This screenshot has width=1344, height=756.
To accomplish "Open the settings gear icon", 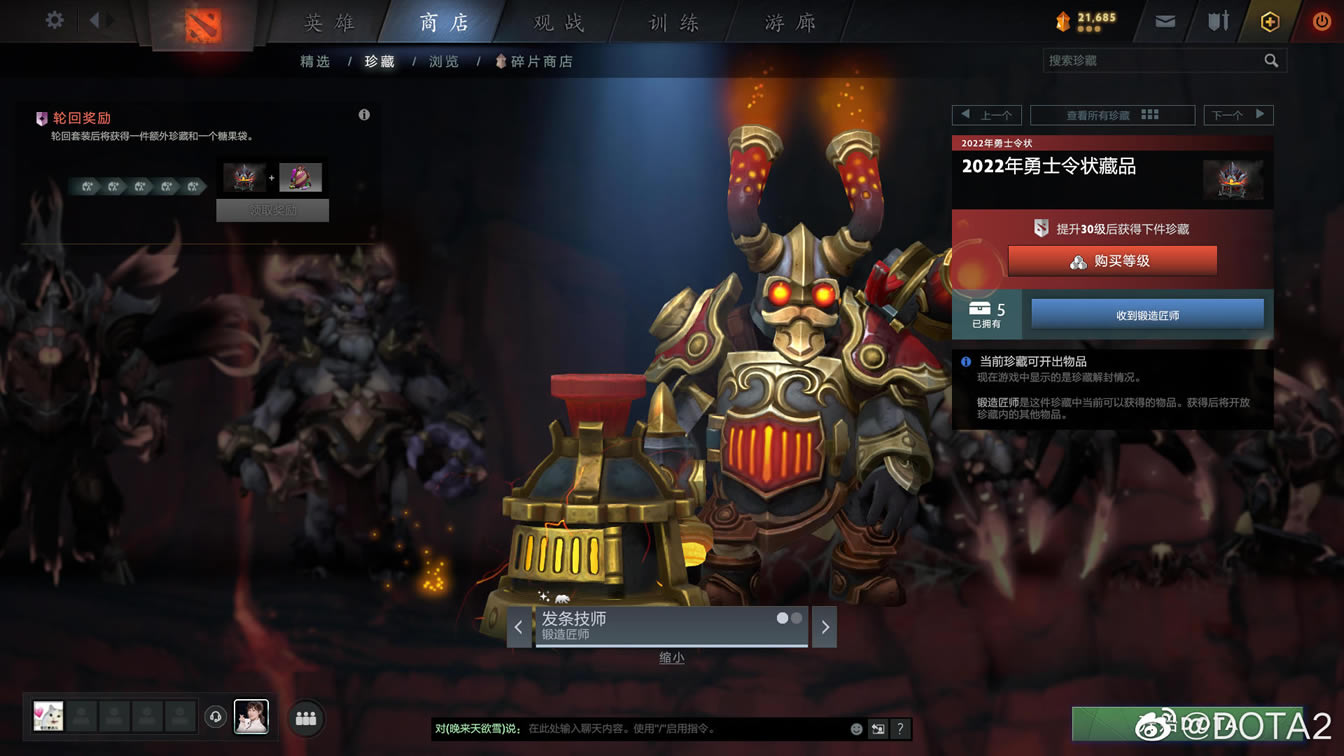I will pyautogui.click(x=53, y=18).
